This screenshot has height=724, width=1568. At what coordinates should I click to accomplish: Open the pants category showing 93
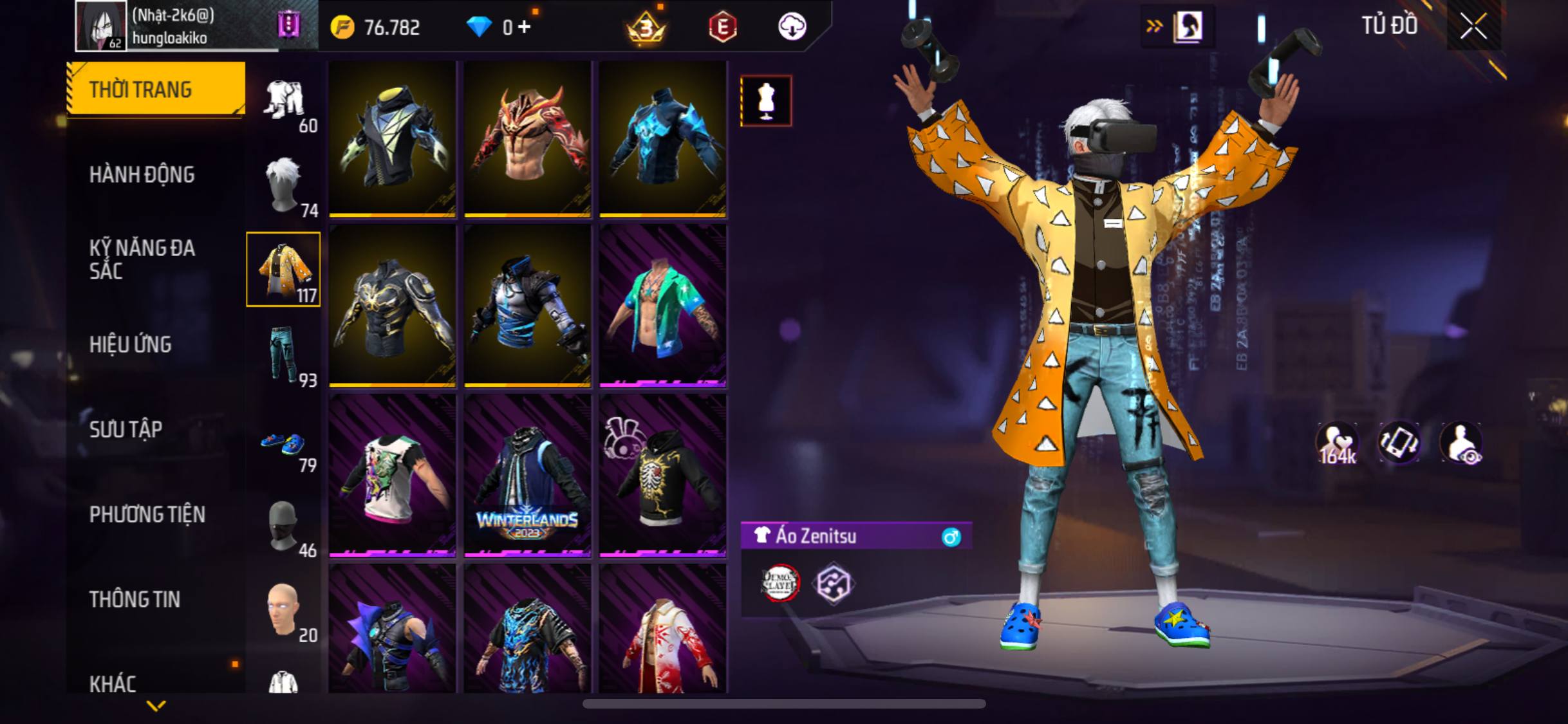tap(284, 355)
